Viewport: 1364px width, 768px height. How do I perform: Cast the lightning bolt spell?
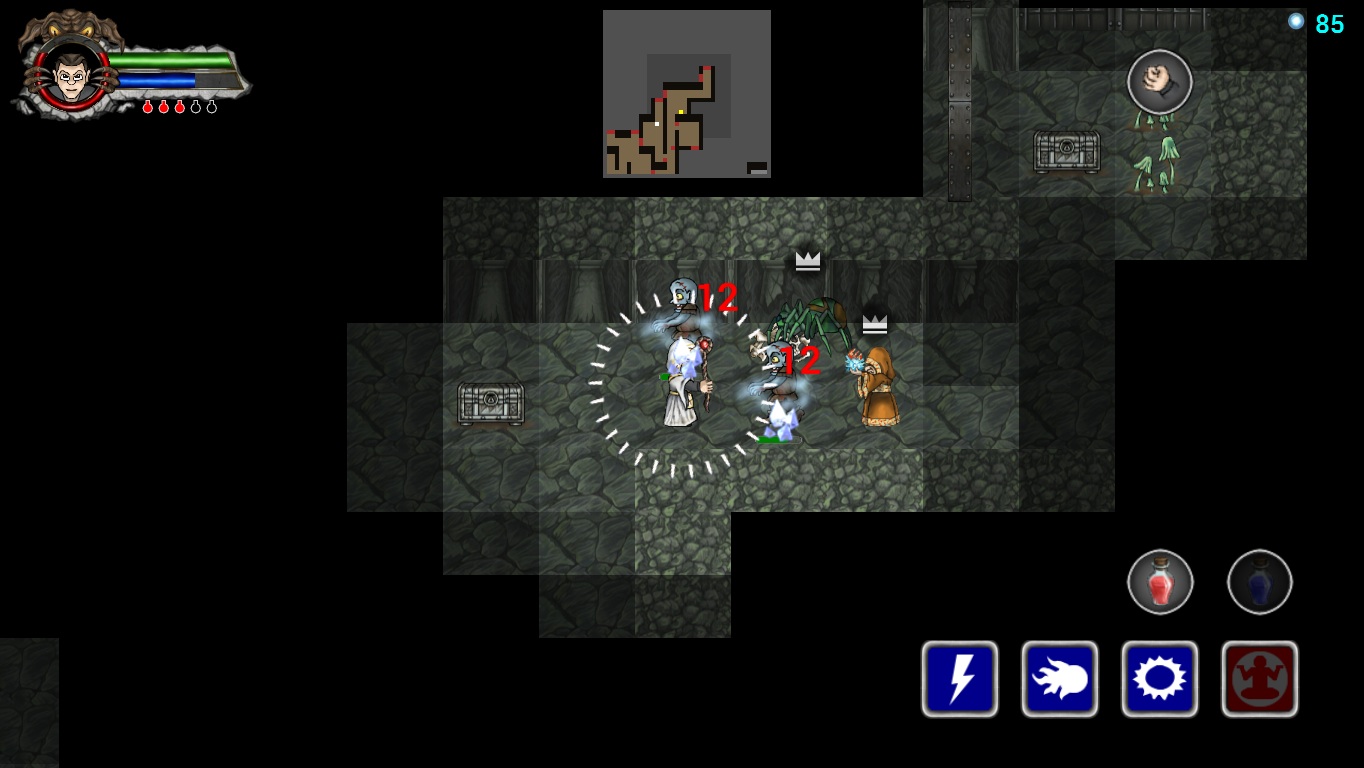coord(959,678)
